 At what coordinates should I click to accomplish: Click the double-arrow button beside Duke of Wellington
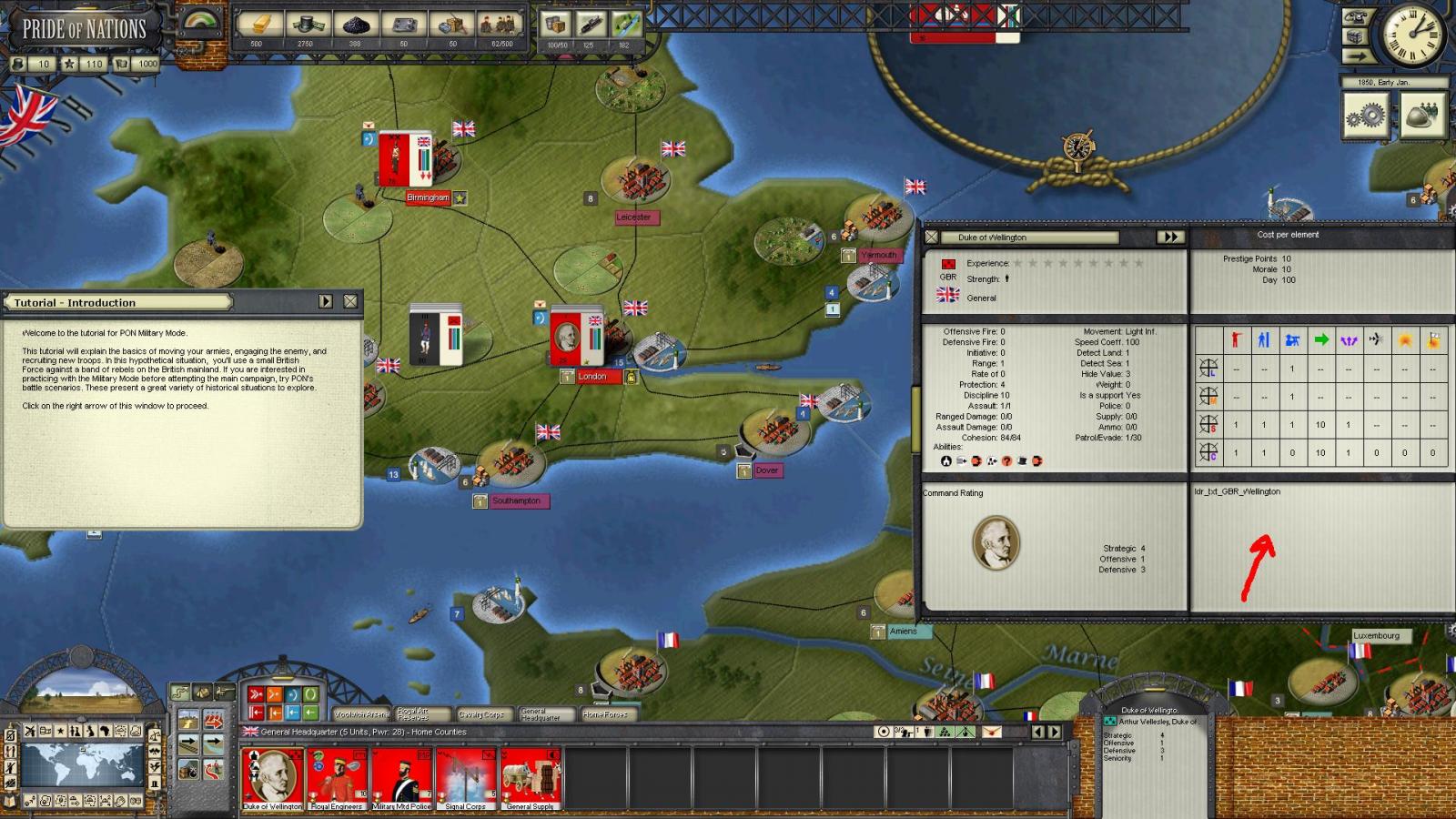(x=1169, y=237)
